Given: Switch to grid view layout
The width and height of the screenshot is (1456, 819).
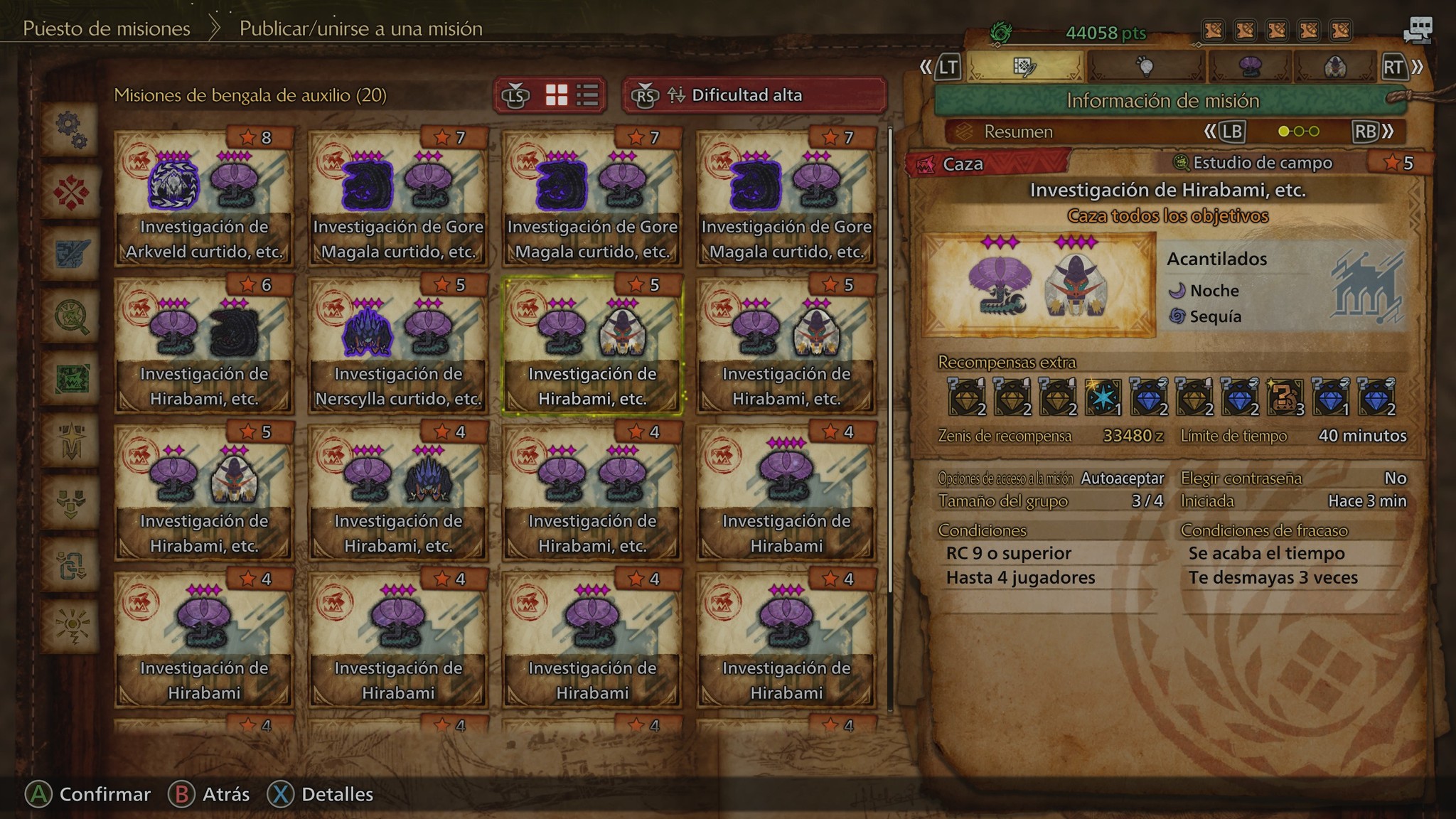Looking at the screenshot, I should 556,95.
